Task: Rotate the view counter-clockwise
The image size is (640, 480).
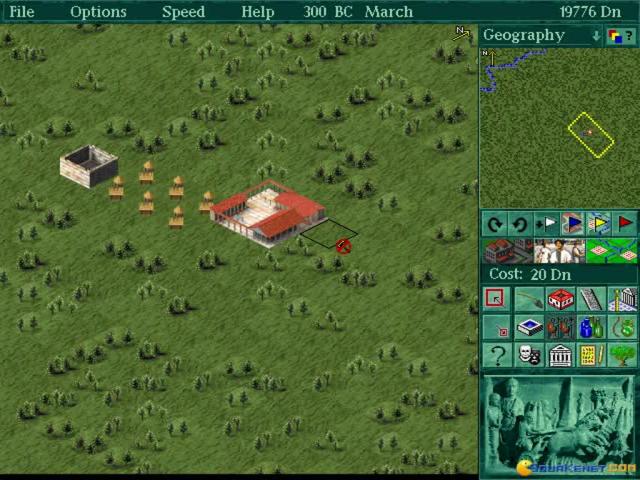Action: click(519, 223)
